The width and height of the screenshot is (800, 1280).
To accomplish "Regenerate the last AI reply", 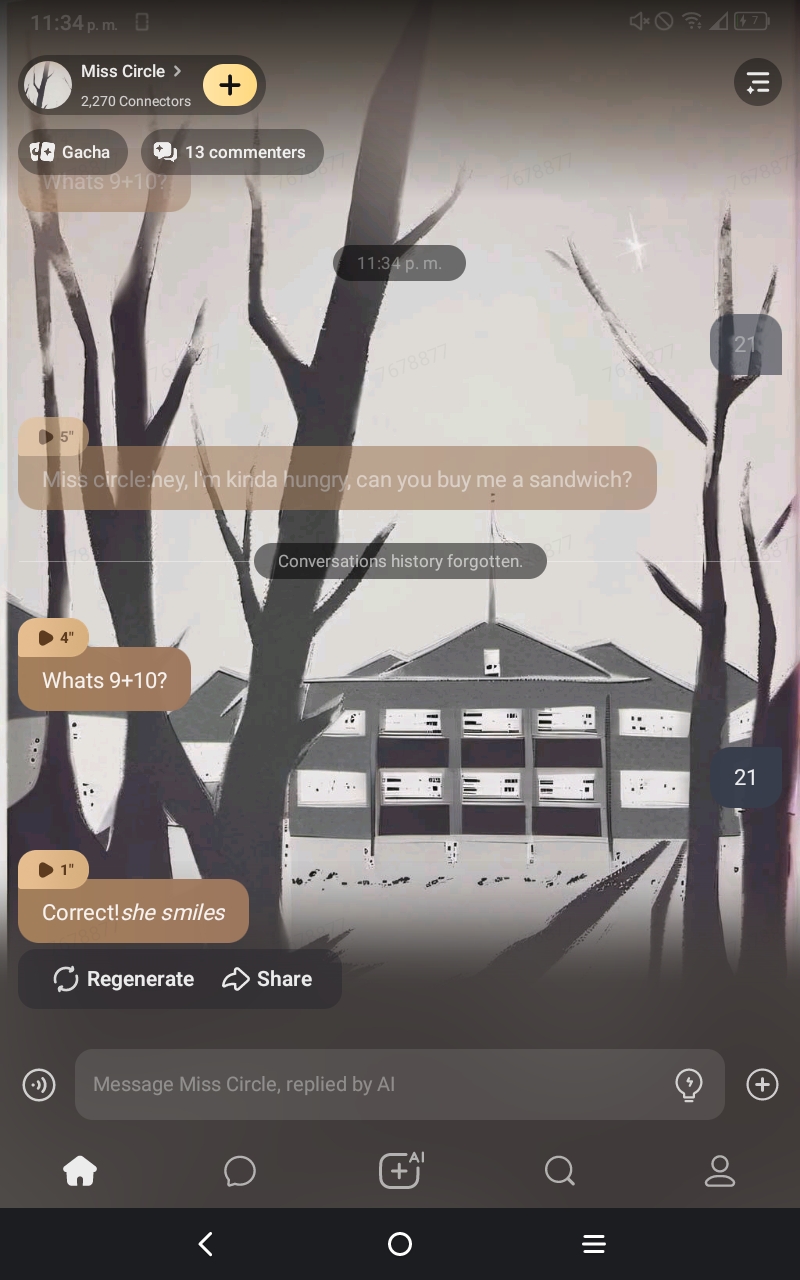I will [124, 979].
